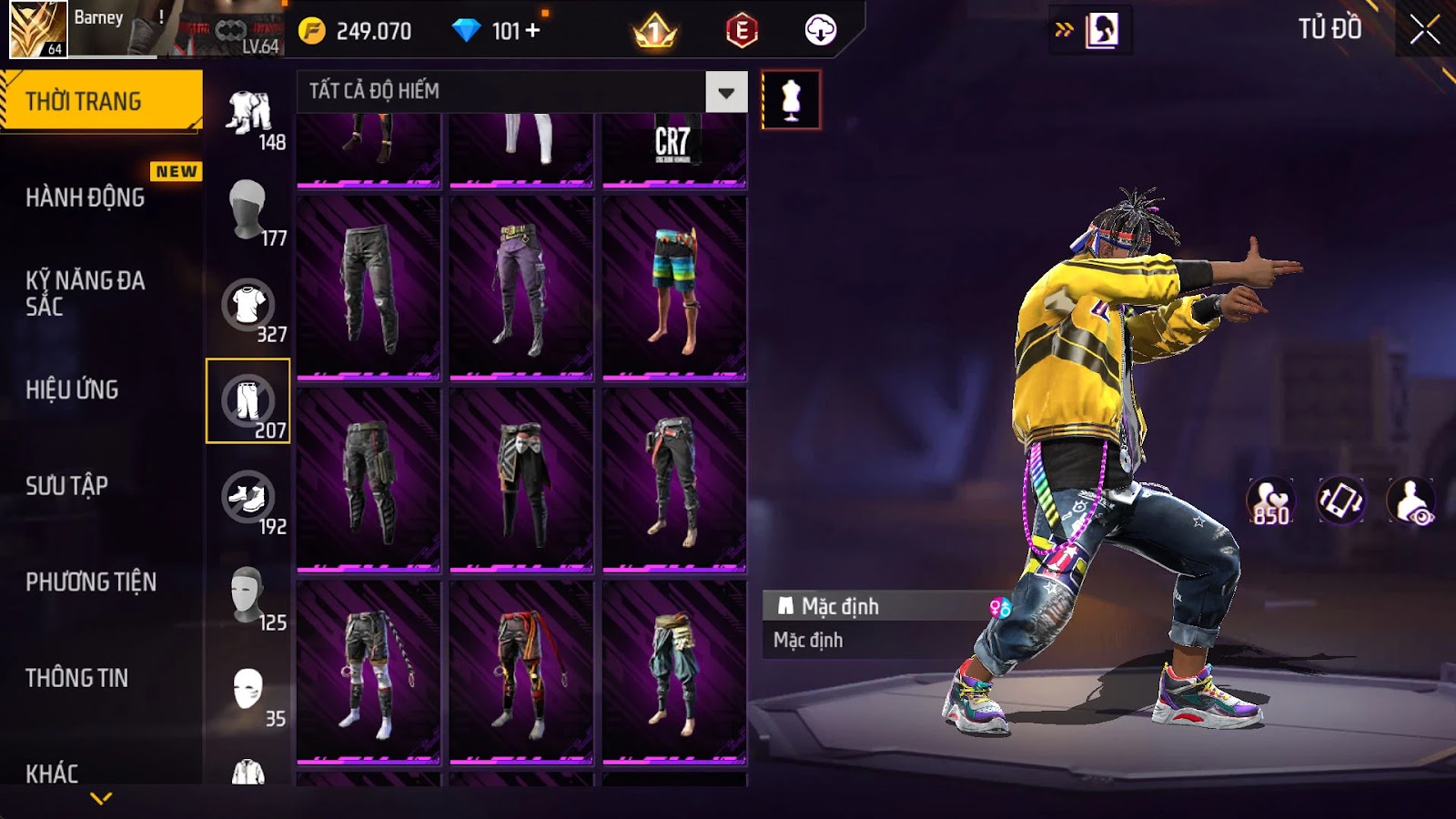Go to the Sưu Tập tab
The height and width of the screenshot is (819, 1456).
[66, 486]
